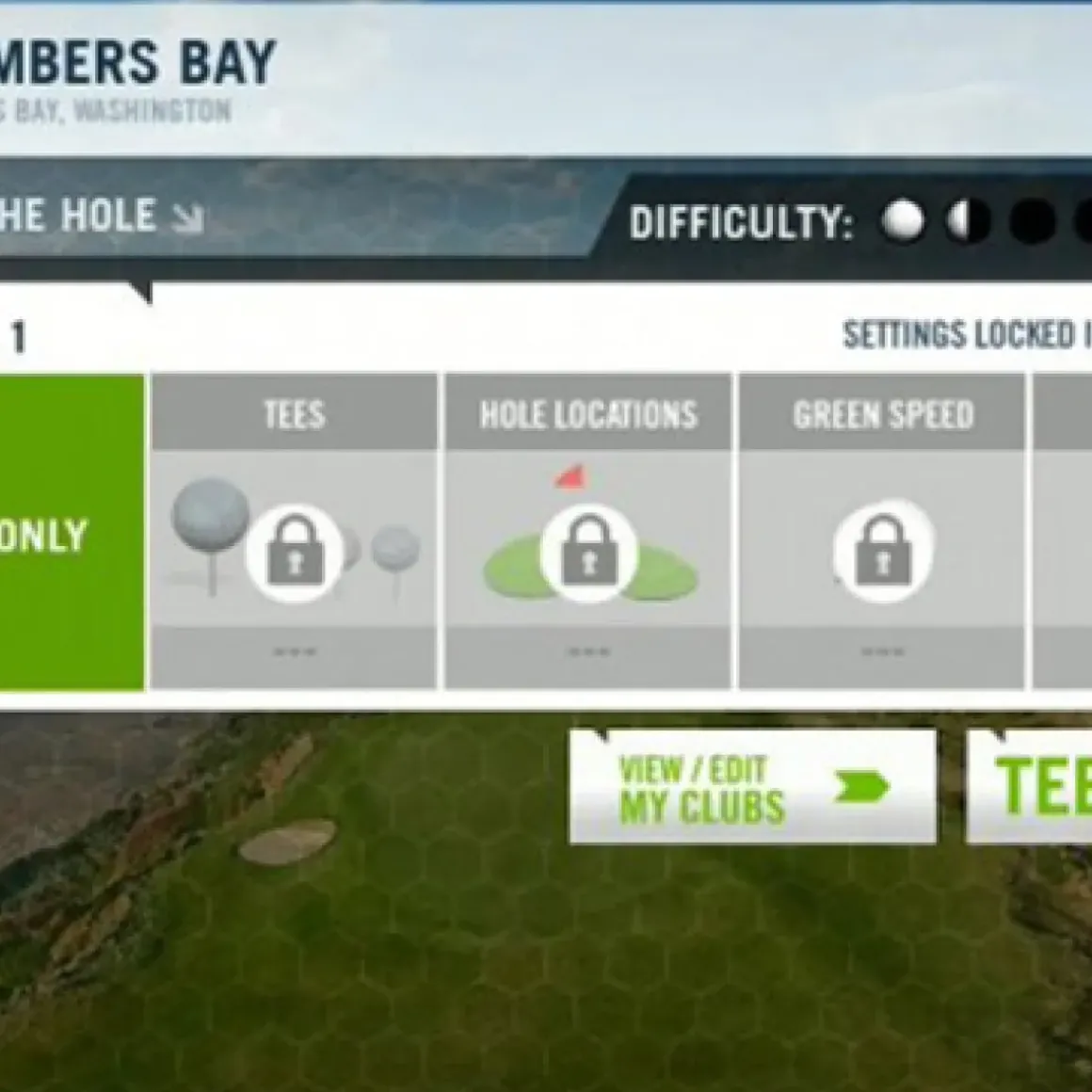The width and height of the screenshot is (1092, 1092).
Task: Select the green highlighted mode tile
Action: [72, 533]
